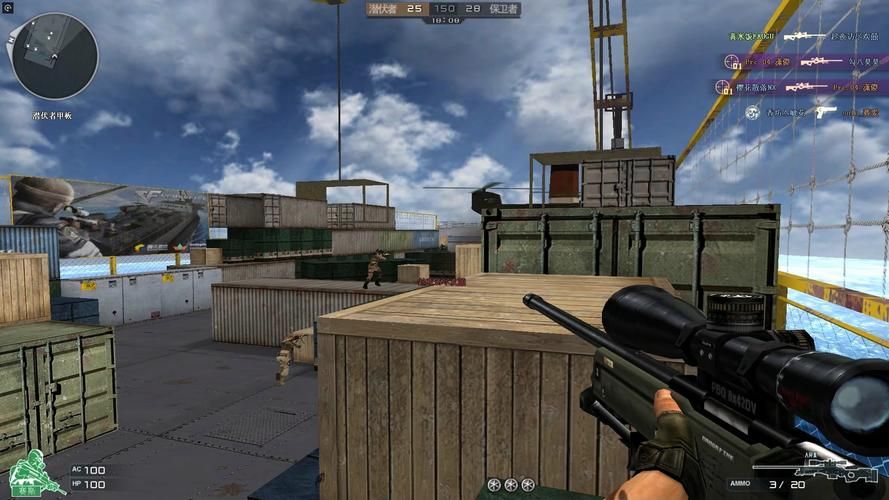Screen dimensions: 889x500
Task: Select the green soldier character icon
Action: click(x=33, y=473)
